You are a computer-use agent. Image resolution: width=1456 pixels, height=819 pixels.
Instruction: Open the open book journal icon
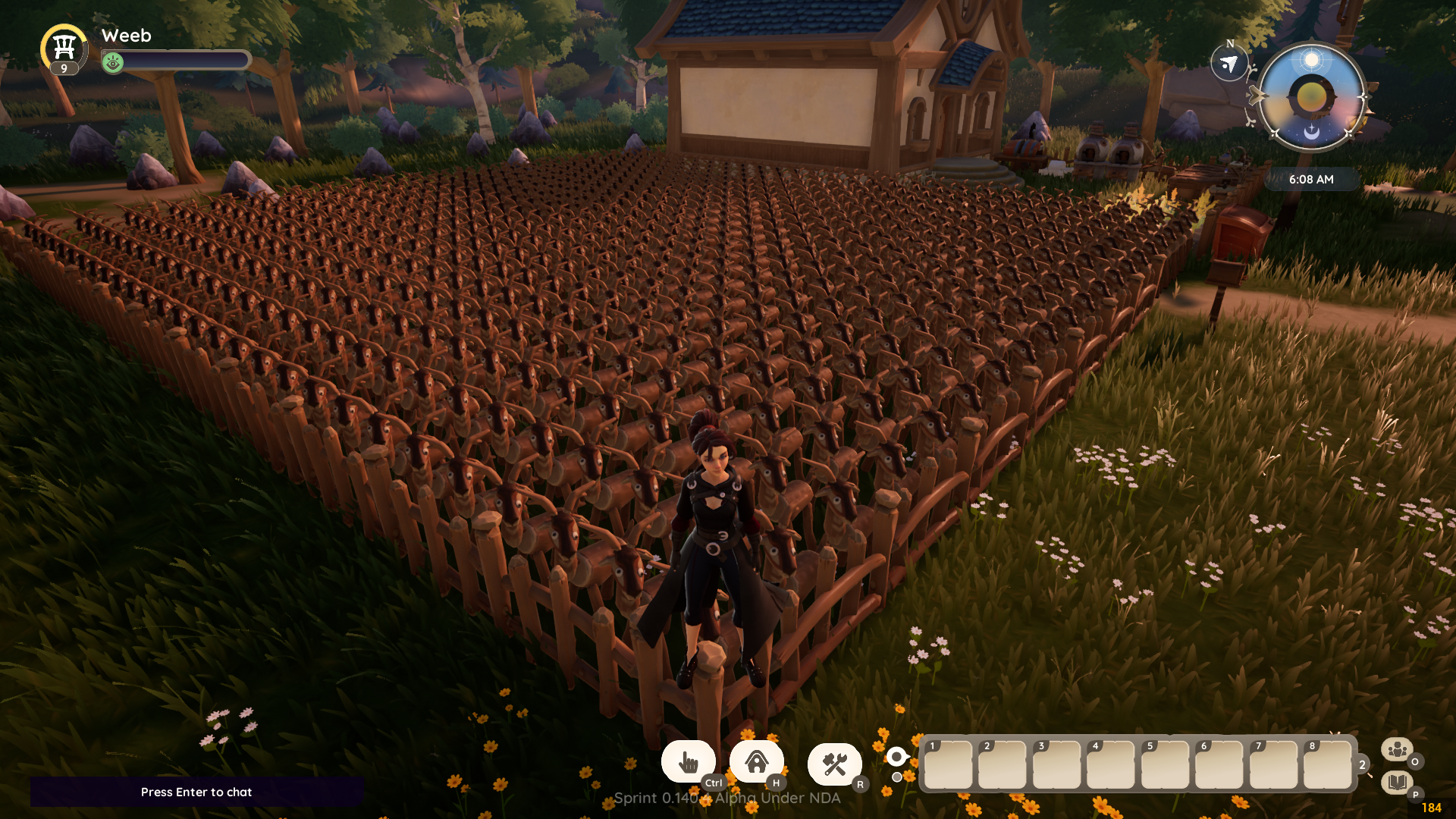point(1396,782)
